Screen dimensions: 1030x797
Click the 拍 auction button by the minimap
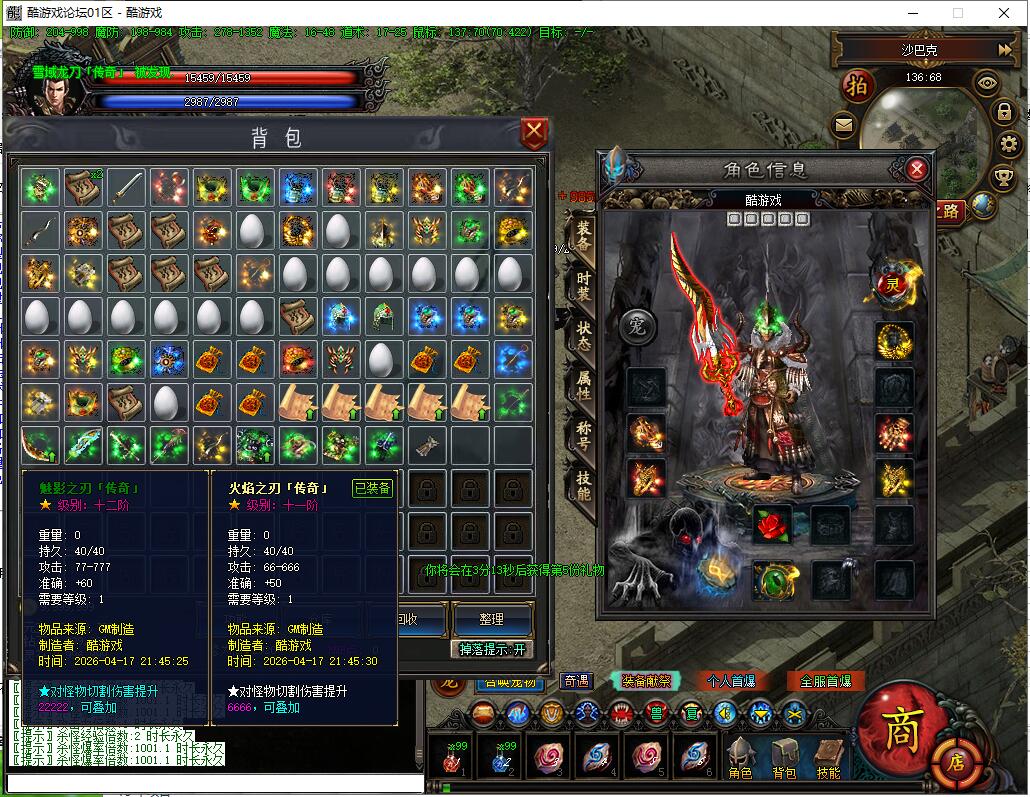(x=857, y=85)
